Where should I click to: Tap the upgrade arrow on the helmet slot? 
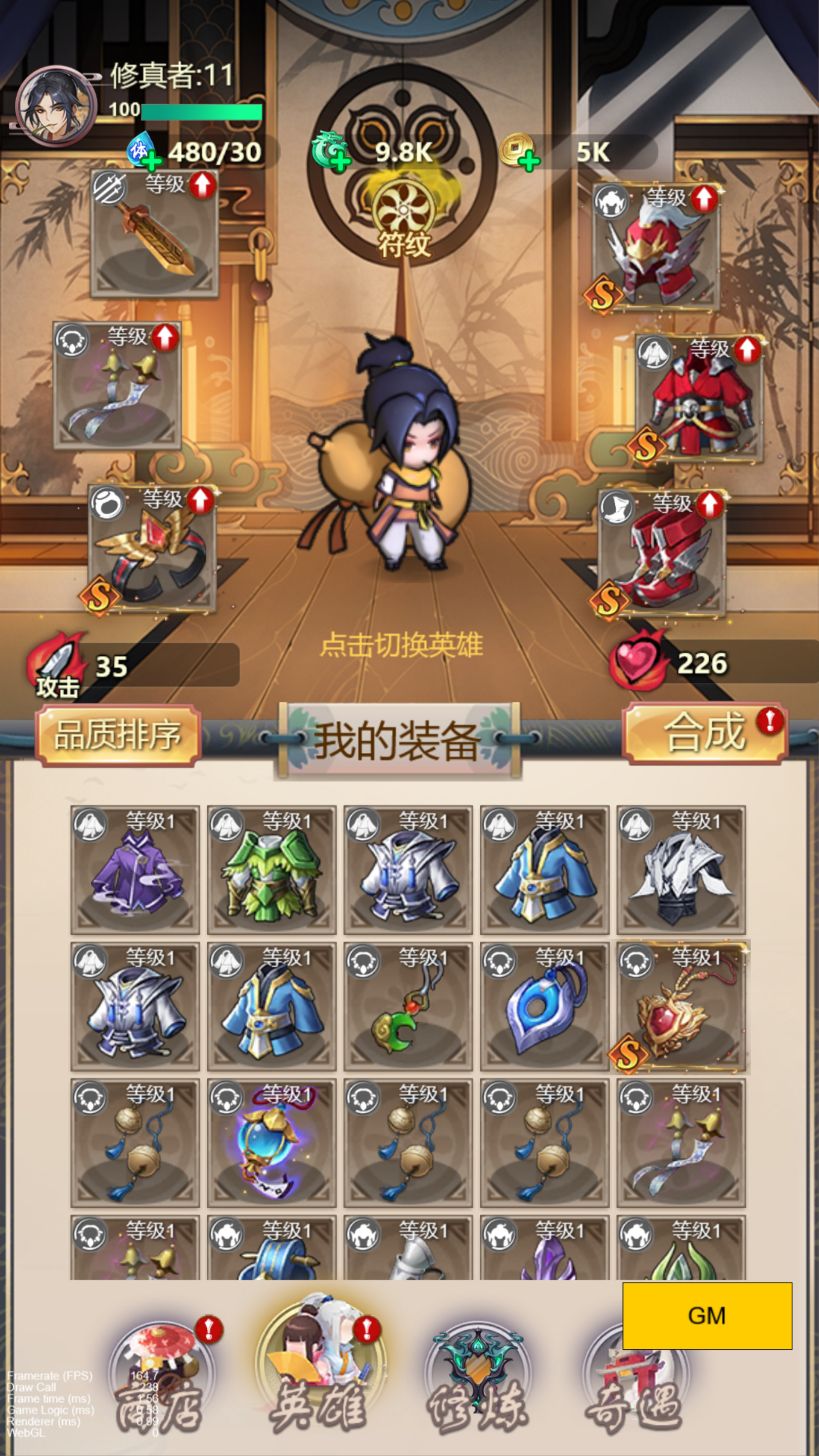coord(703,200)
